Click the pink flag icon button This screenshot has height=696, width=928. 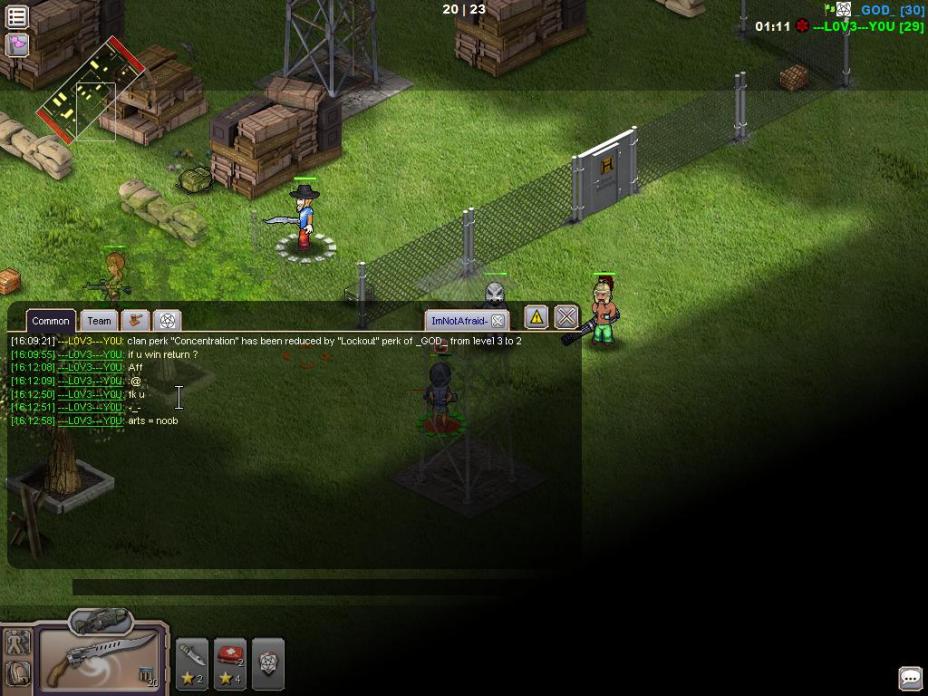(x=17, y=44)
